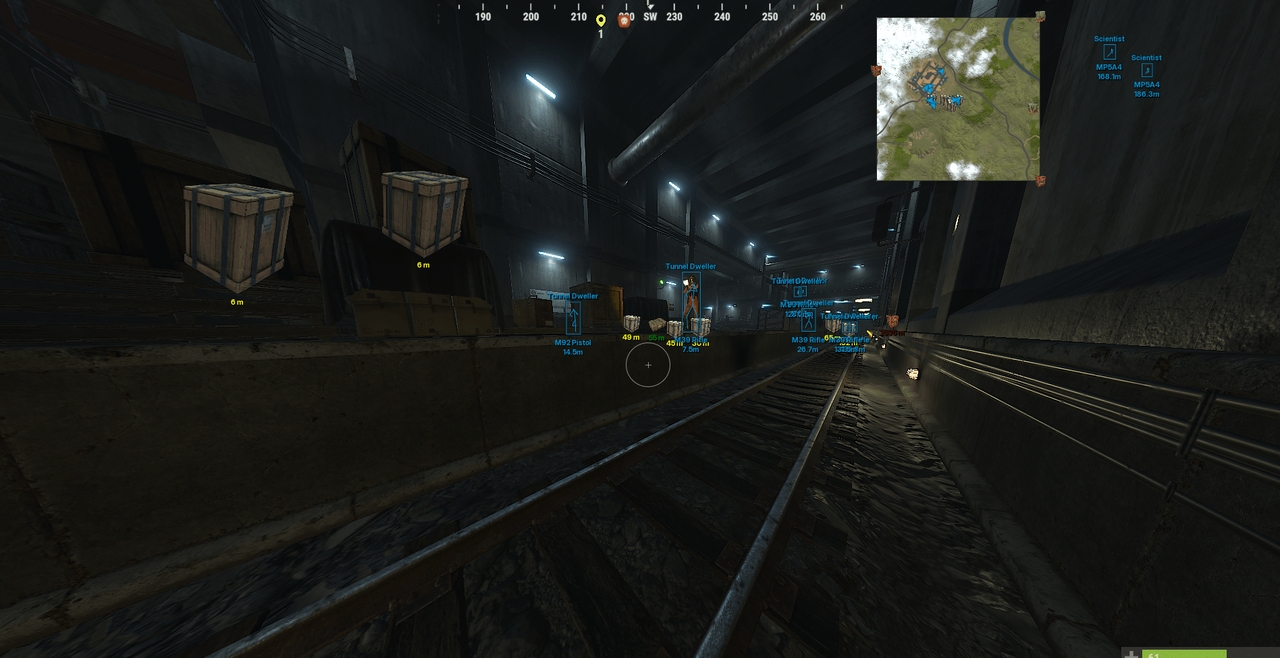Select the yellow map marker on the compass
The image size is (1280, 658).
(x=601, y=20)
